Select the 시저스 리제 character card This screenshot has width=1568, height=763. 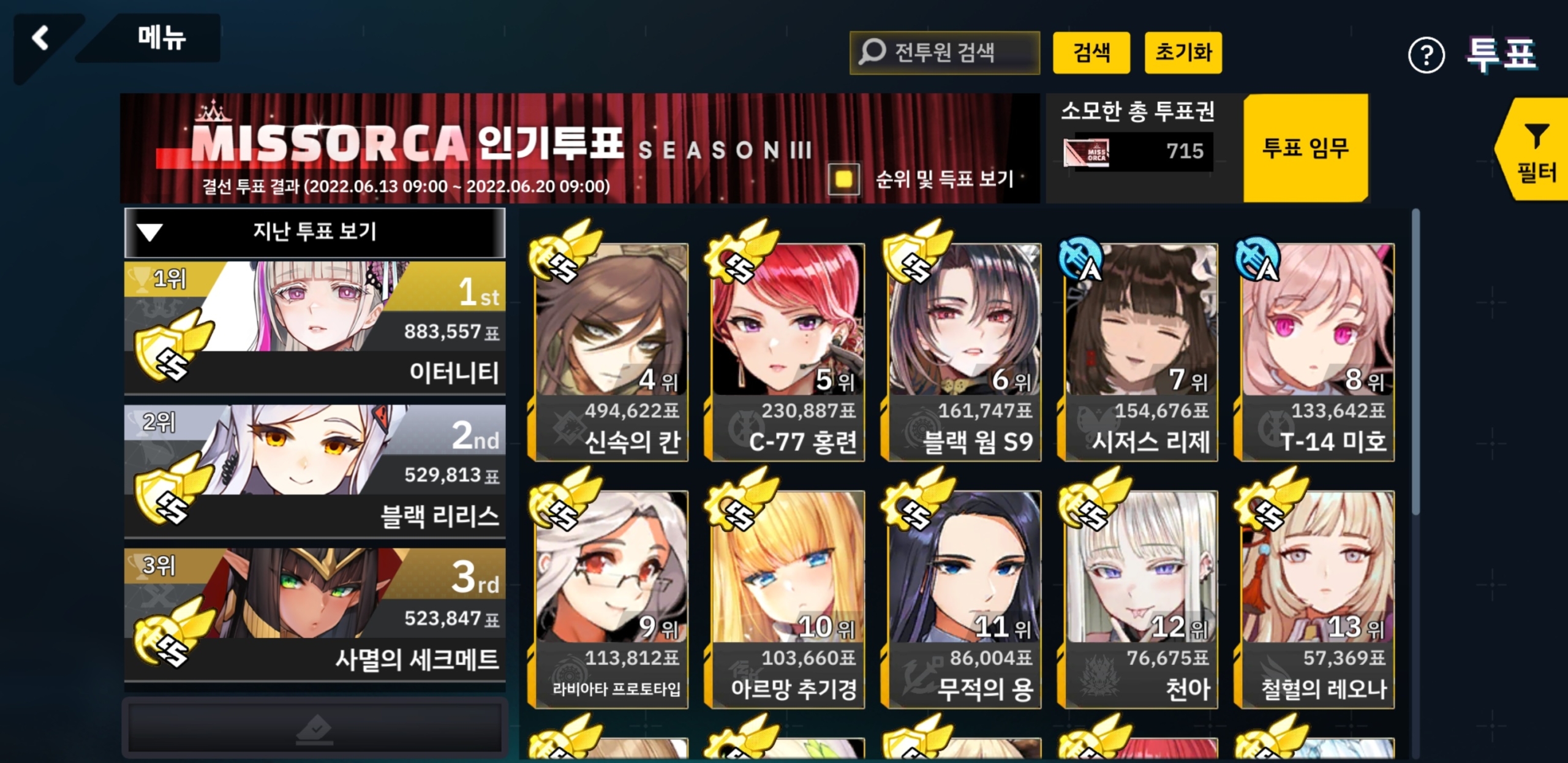point(1140,352)
